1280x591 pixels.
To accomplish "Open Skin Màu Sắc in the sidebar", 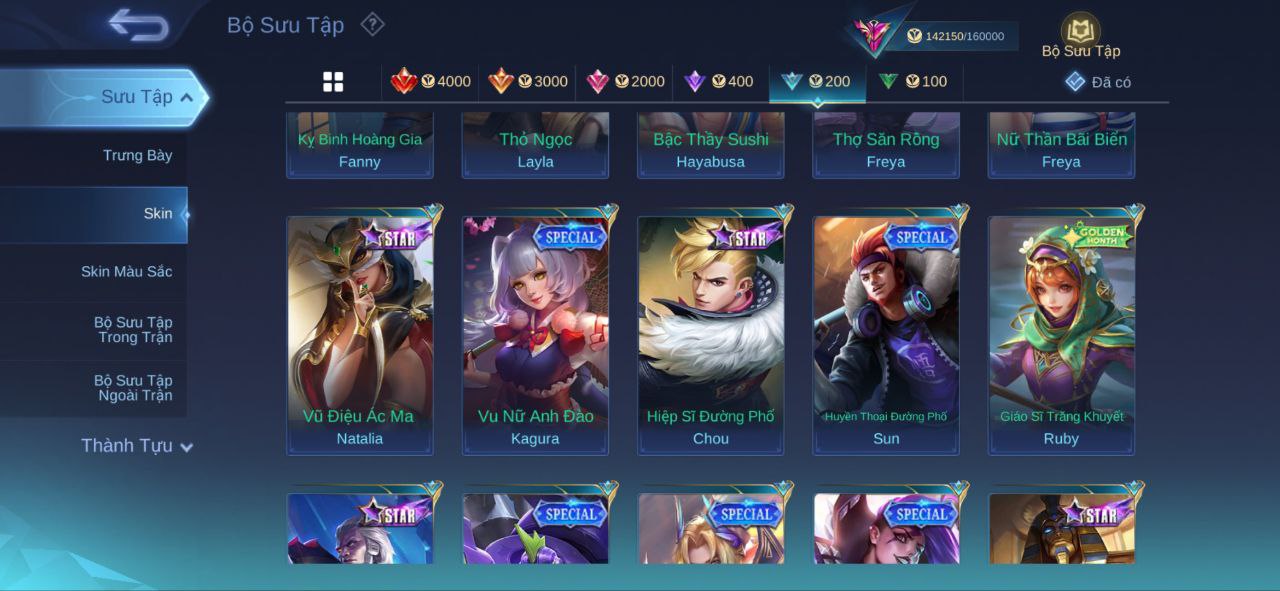I will [x=126, y=271].
